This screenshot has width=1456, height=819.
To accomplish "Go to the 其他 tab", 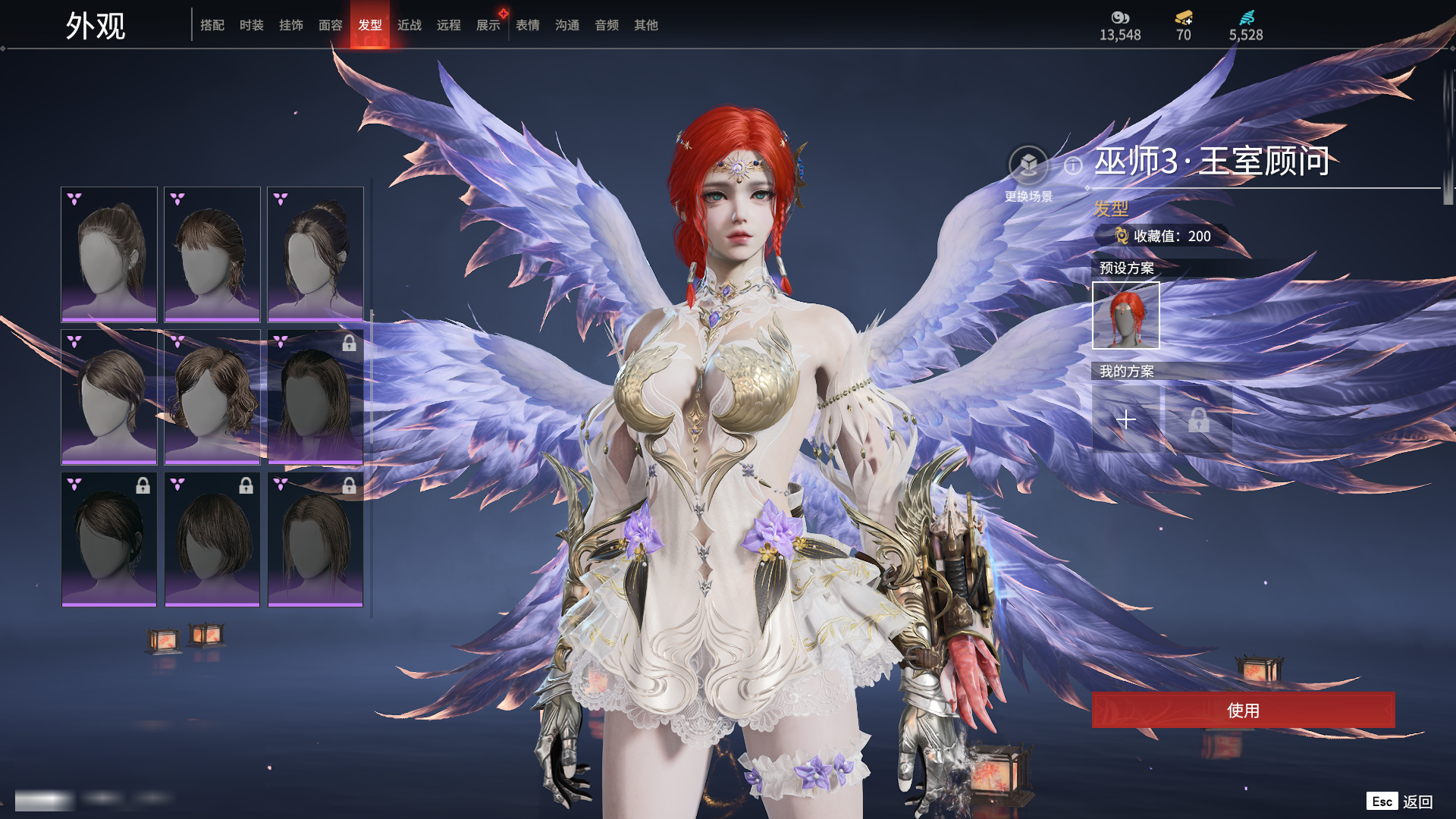I will point(646,25).
